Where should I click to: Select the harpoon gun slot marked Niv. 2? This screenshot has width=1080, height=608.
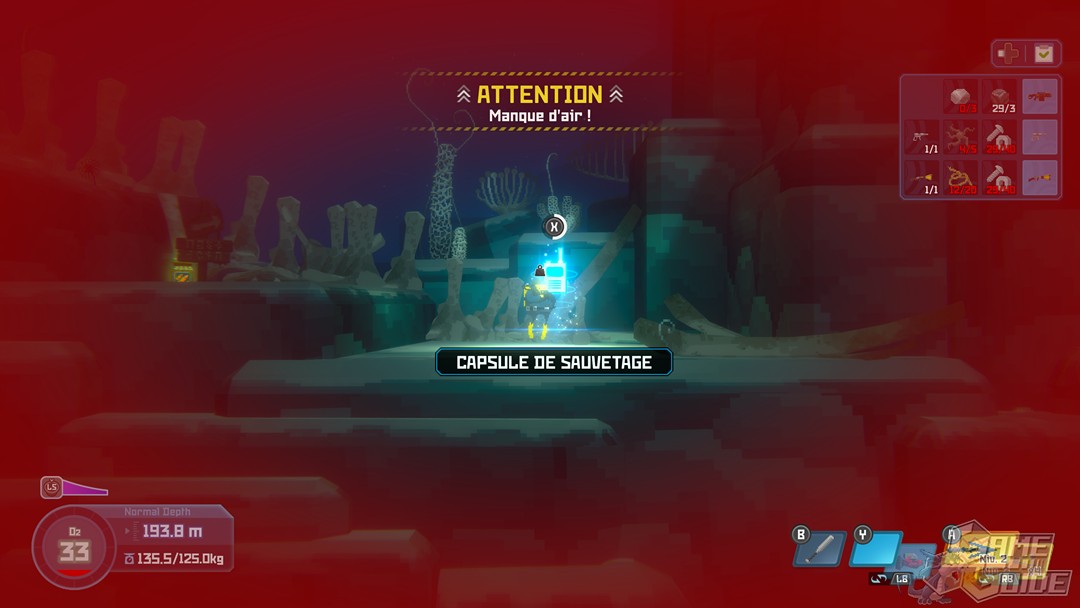coord(985,550)
